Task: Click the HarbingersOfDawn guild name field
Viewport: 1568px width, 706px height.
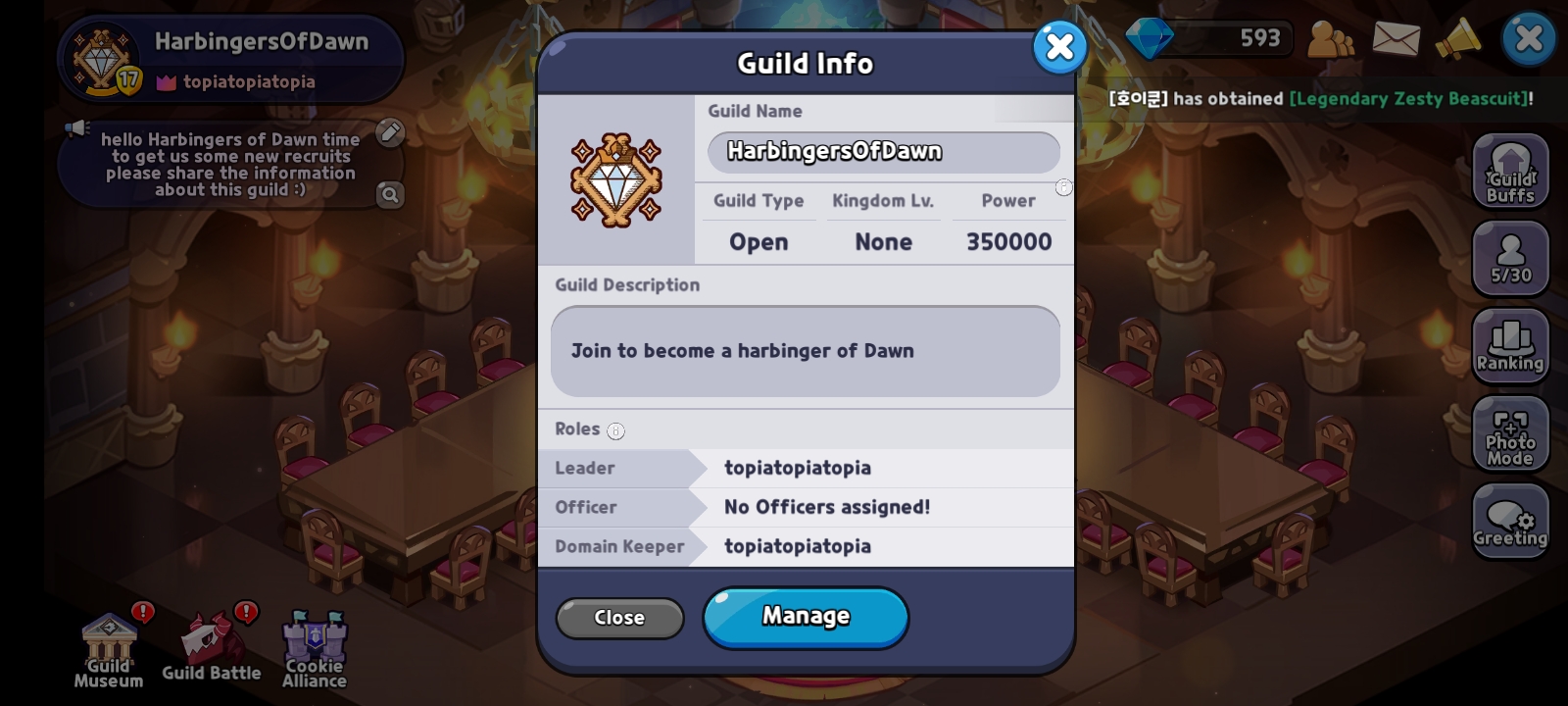Action: tap(882, 152)
